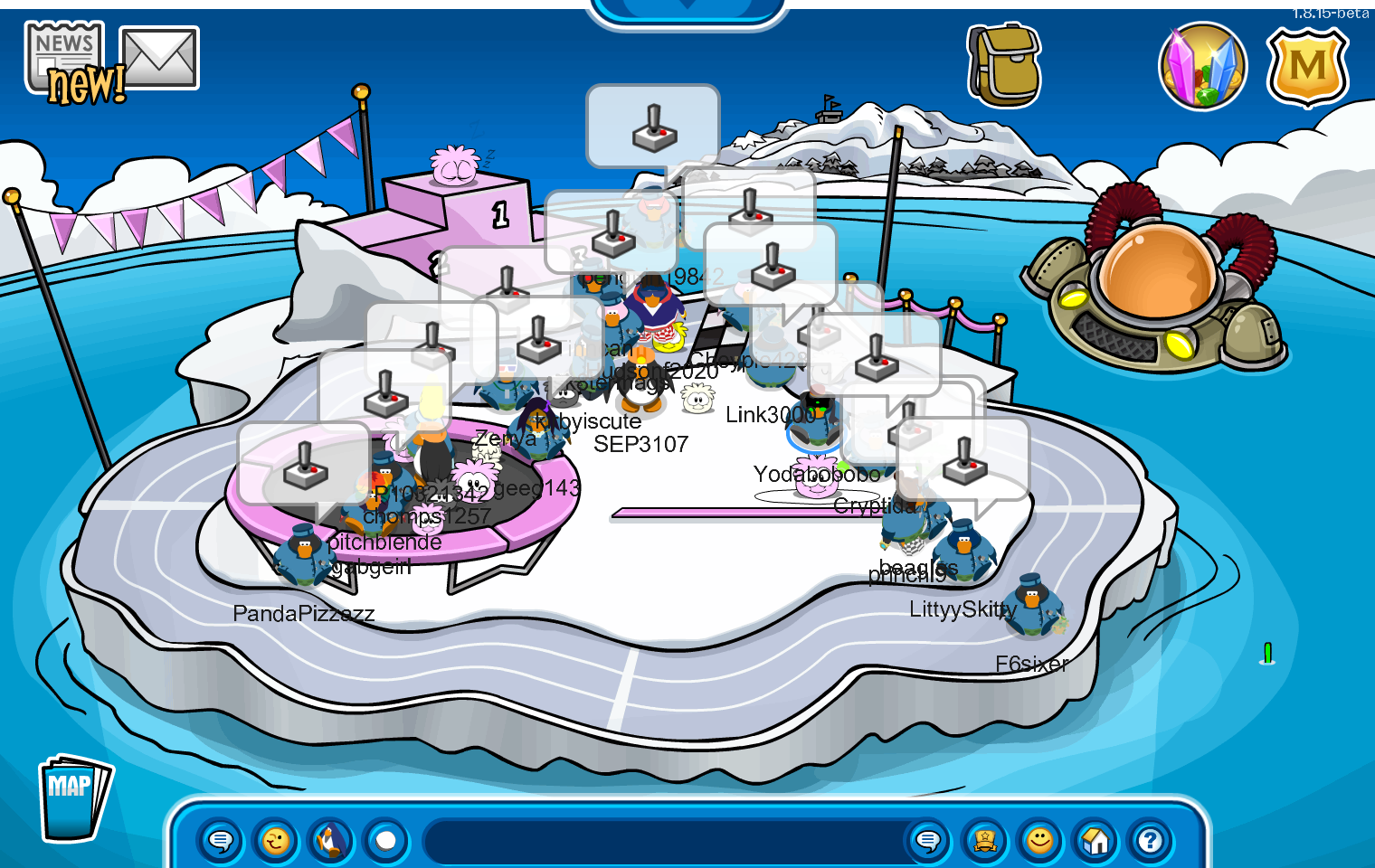Open the player card badge

pos(984,841)
